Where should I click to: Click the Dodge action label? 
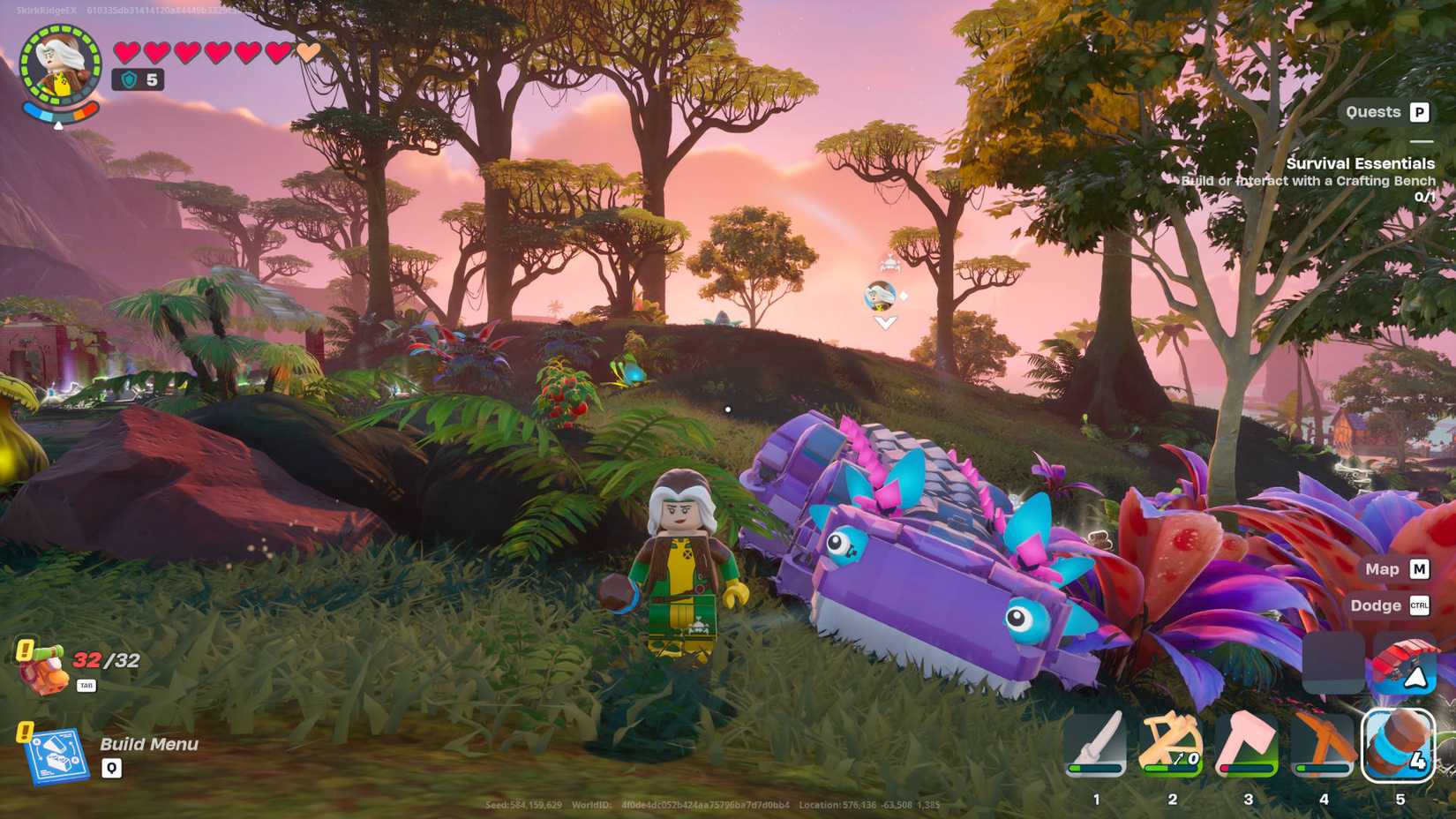point(1378,605)
